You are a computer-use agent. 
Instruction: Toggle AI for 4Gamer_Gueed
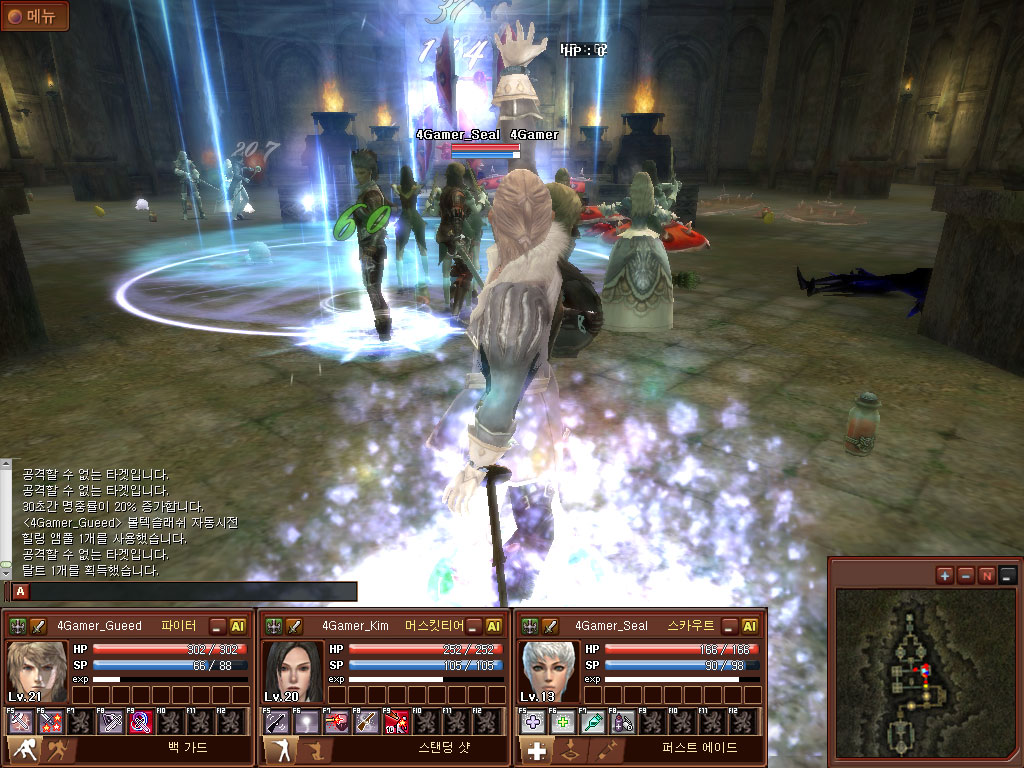(238, 626)
